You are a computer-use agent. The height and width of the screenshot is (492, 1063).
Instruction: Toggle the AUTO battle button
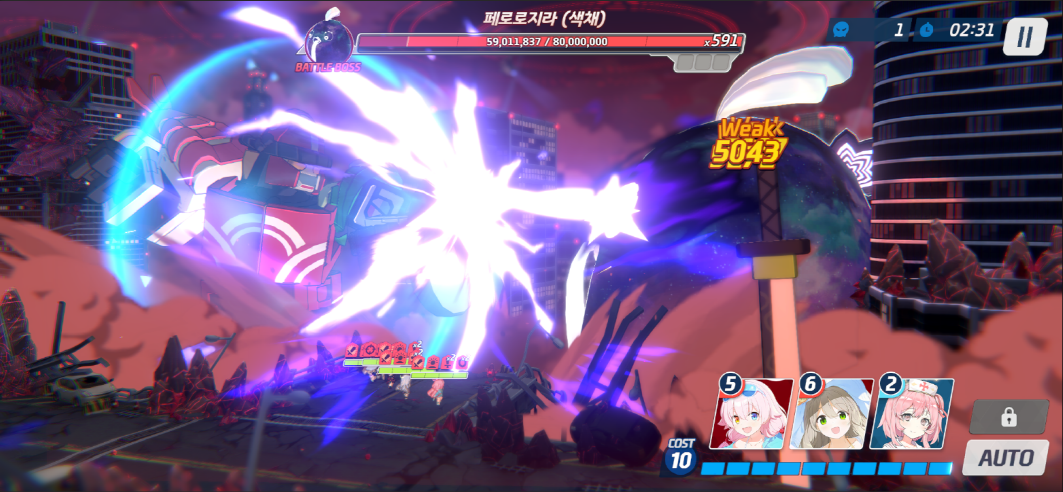click(x=1005, y=458)
